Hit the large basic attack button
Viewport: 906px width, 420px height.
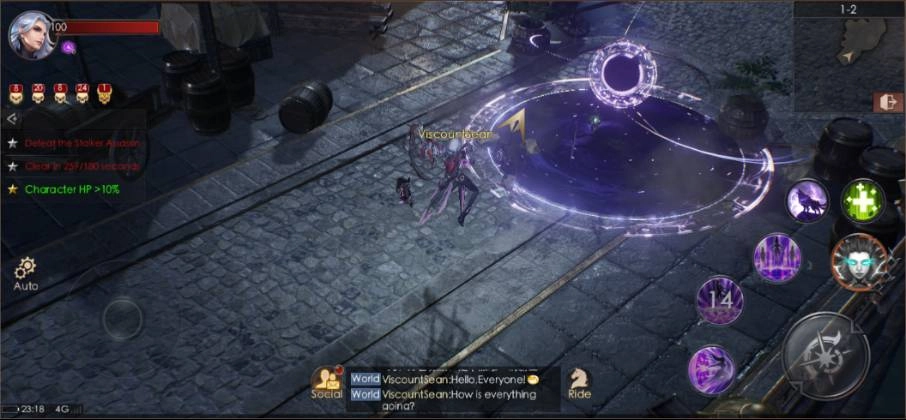point(825,356)
